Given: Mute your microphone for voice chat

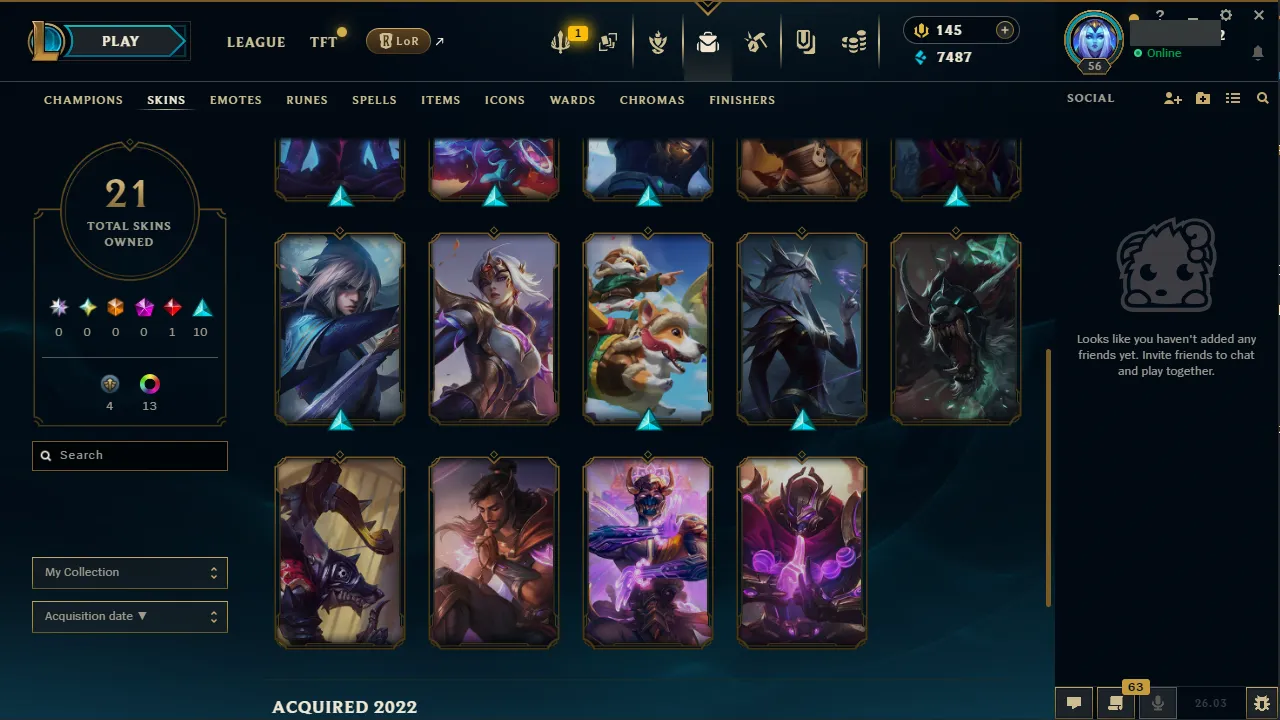Looking at the screenshot, I should coord(1157,703).
